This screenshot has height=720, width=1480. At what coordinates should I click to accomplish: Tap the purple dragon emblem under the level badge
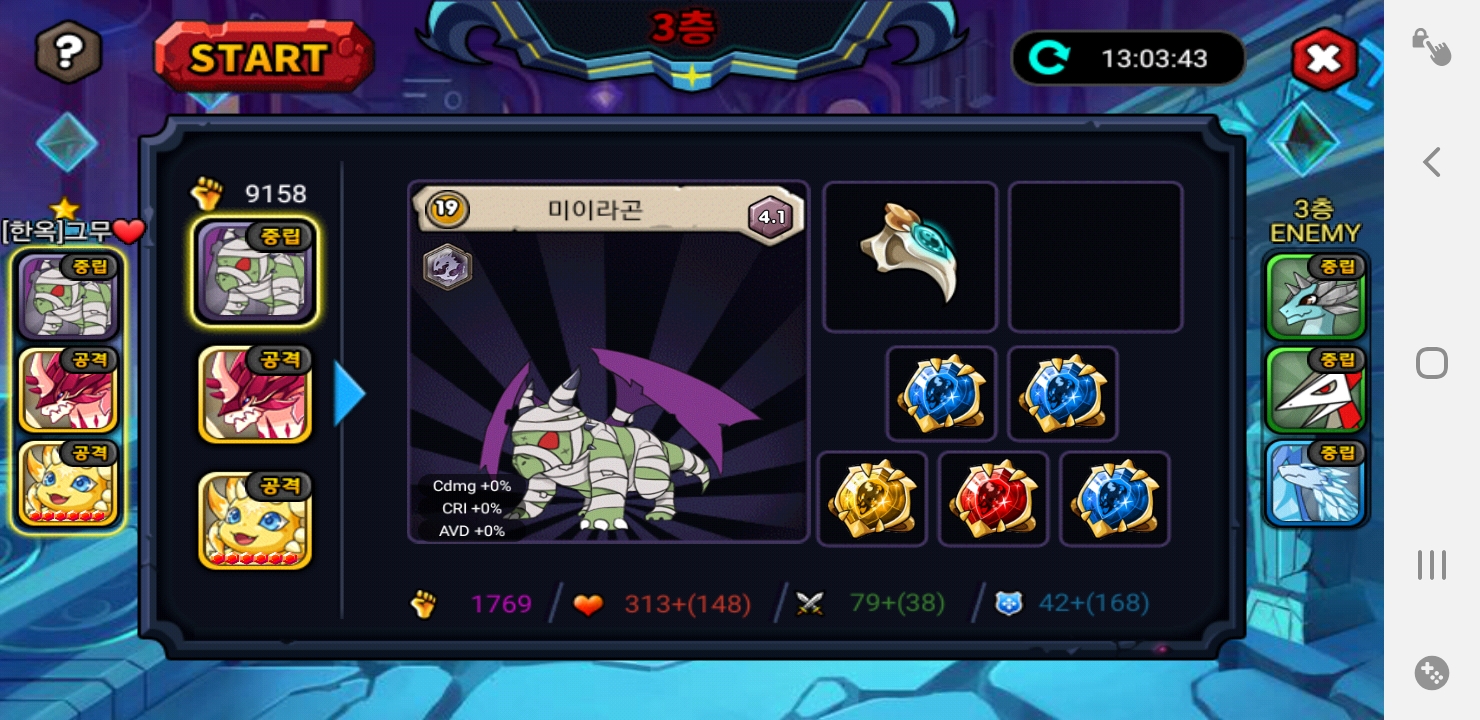(x=447, y=267)
